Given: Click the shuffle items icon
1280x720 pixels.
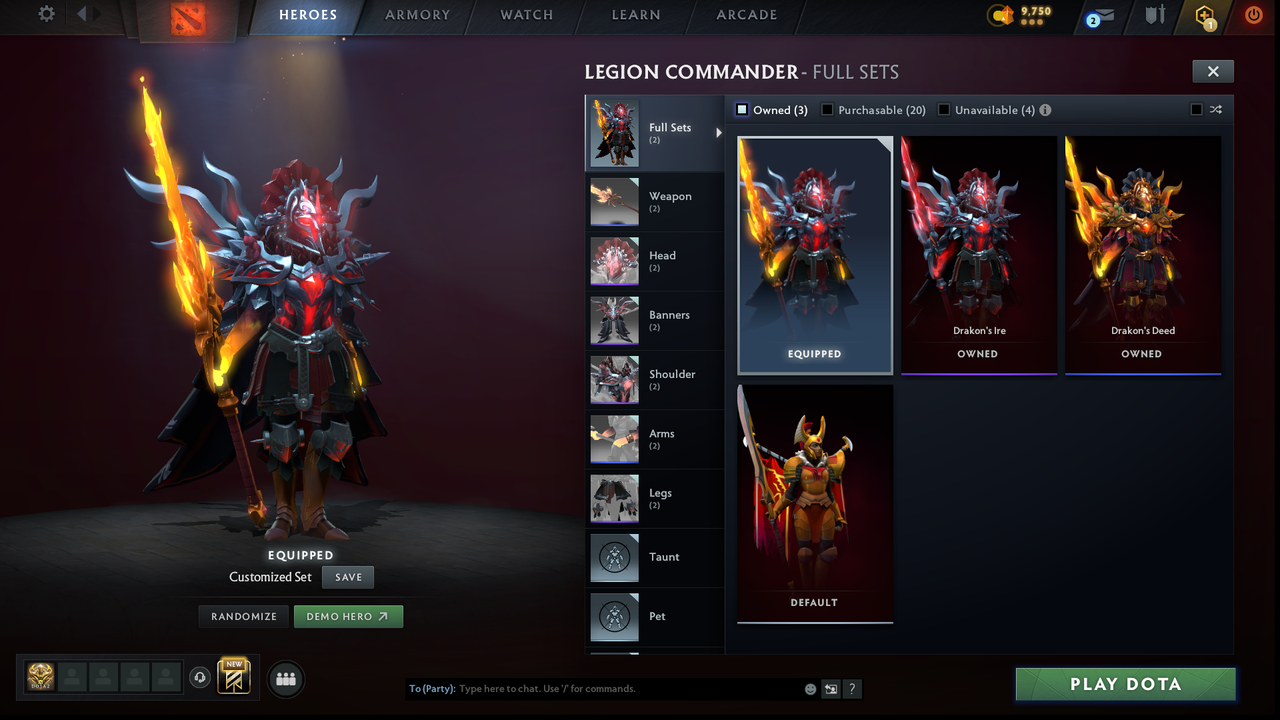Looking at the screenshot, I should [x=1216, y=110].
